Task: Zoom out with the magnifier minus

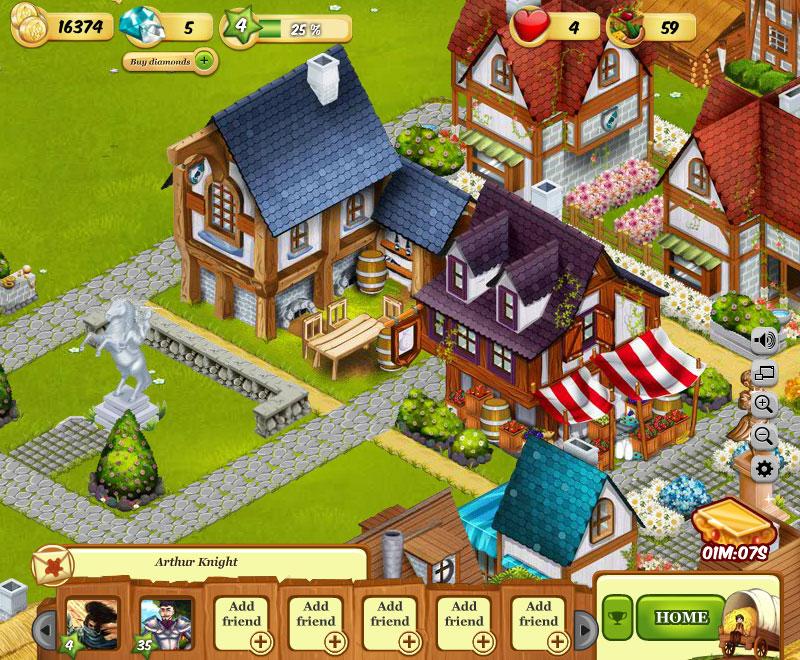Action: tap(765, 436)
